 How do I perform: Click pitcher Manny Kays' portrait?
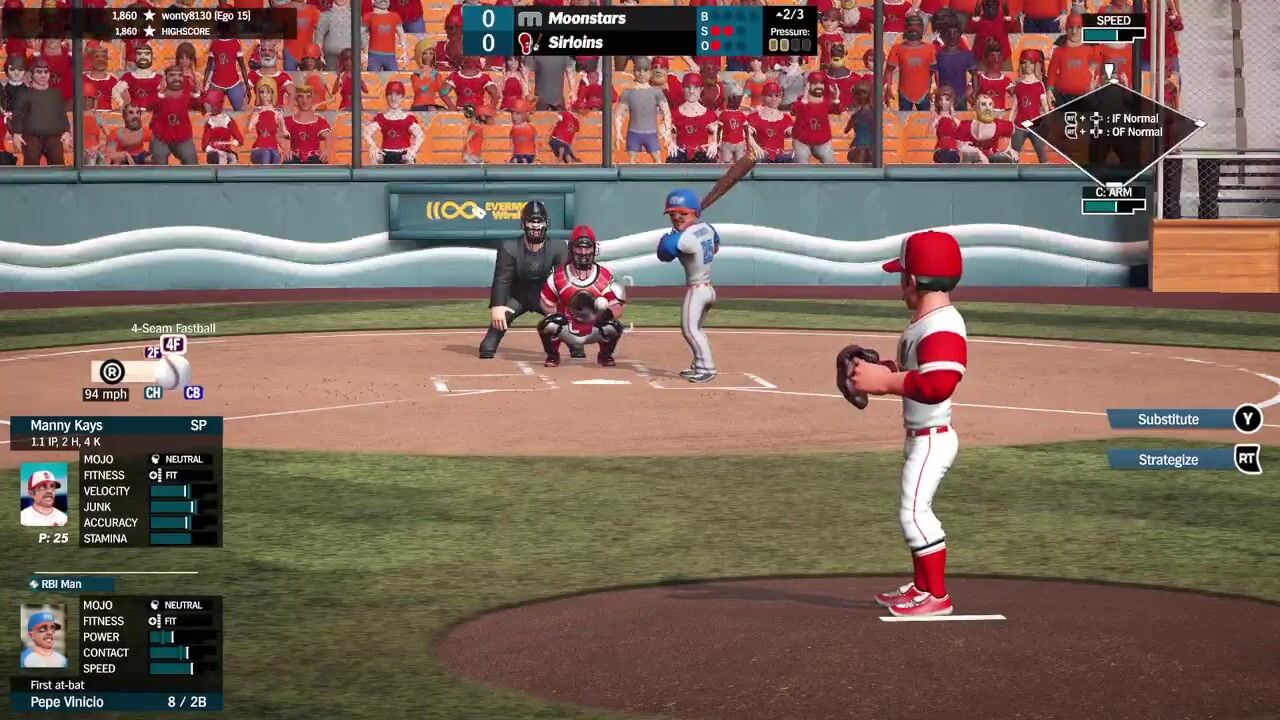(x=44, y=495)
